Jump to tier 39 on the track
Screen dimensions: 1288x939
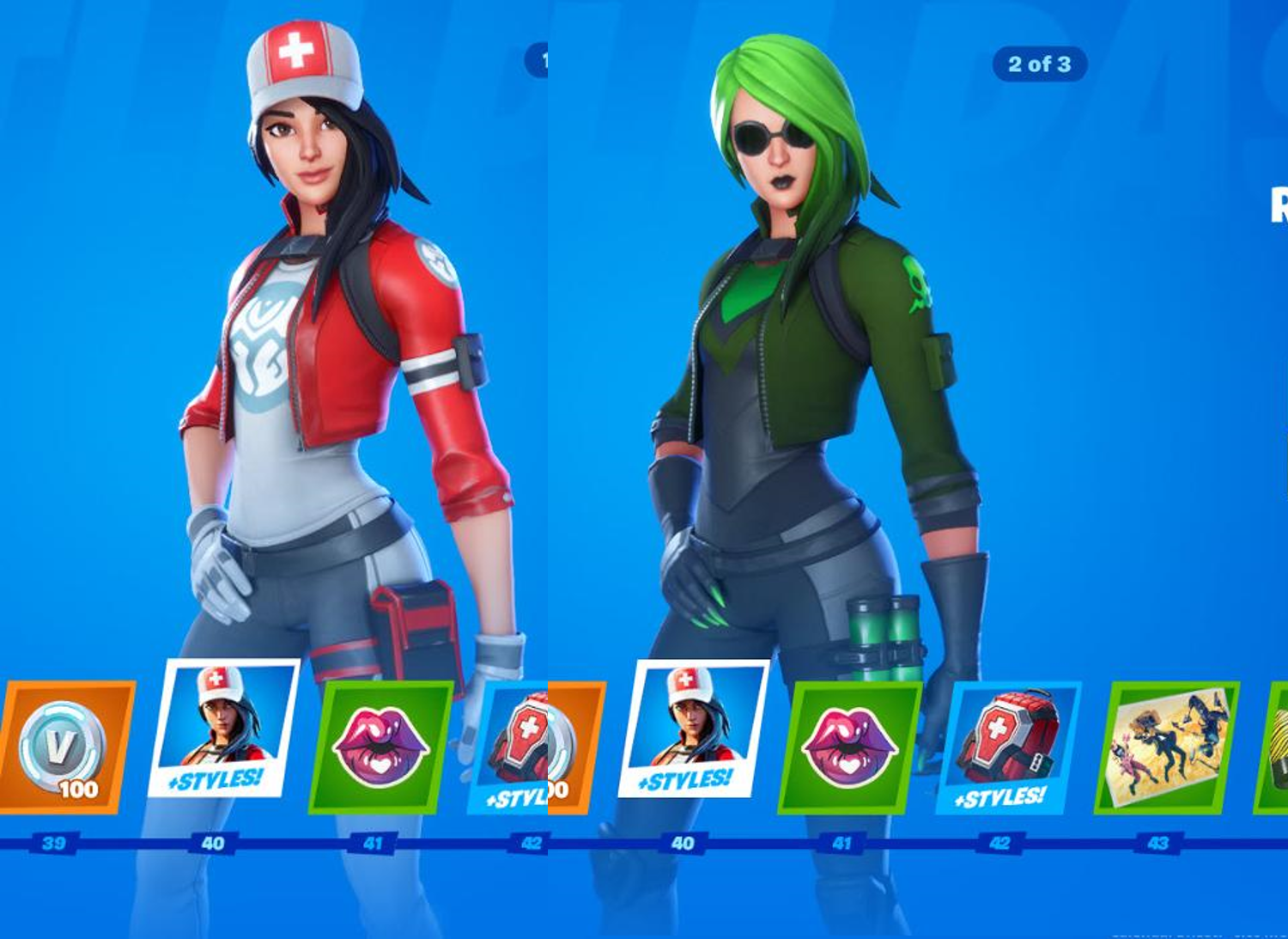click(x=53, y=843)
